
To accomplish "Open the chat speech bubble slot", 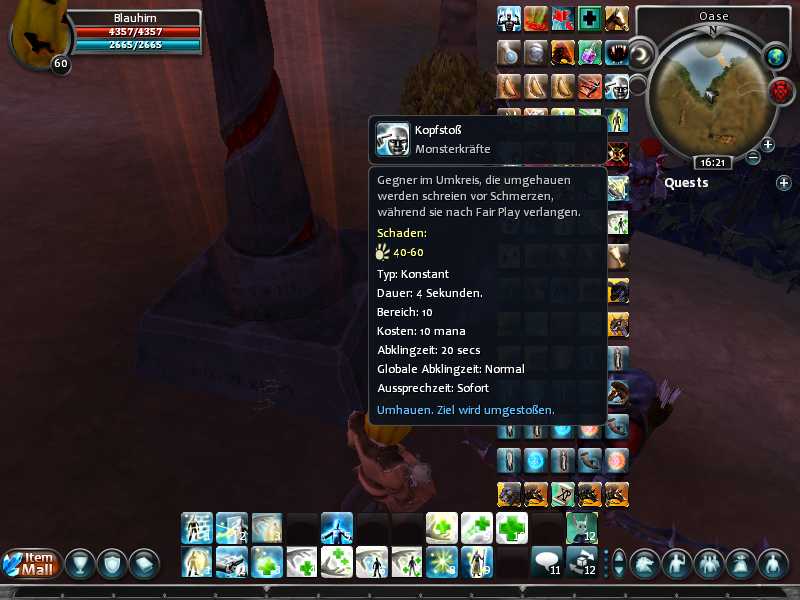I will click(x=546, y=561).
